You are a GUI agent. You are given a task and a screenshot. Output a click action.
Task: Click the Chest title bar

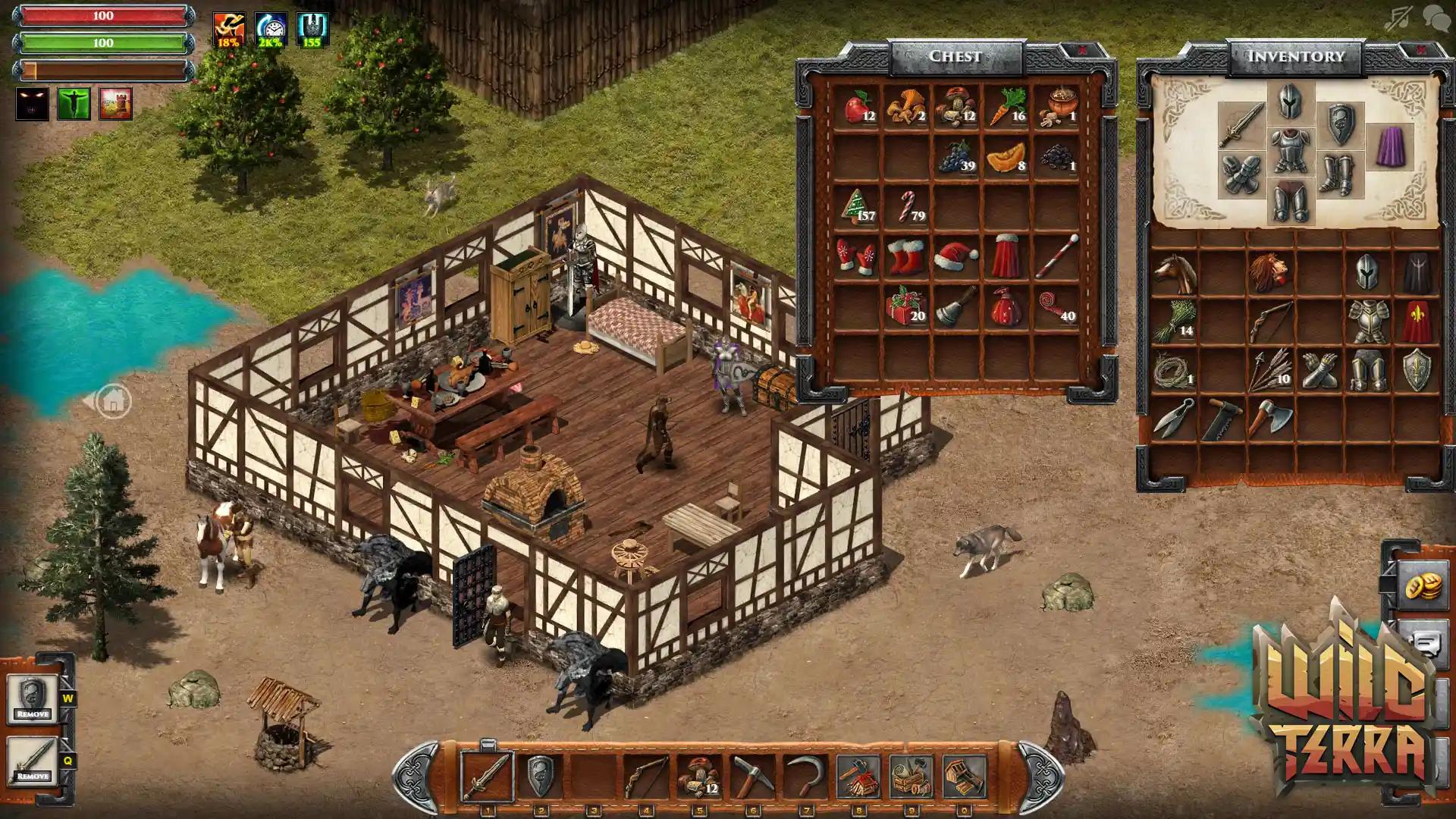tap(957, 55)
